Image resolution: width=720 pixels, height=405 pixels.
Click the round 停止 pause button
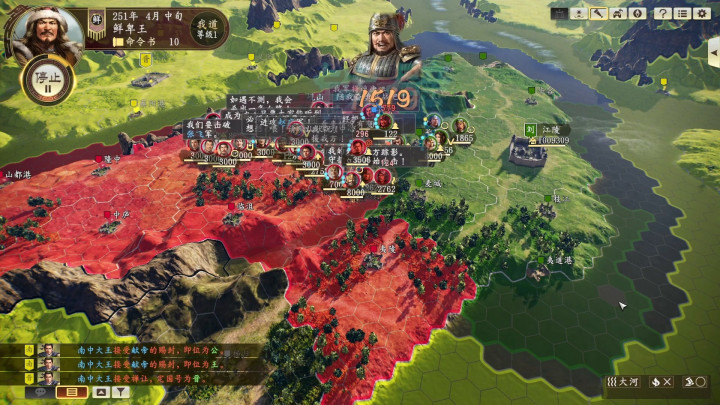42,80
